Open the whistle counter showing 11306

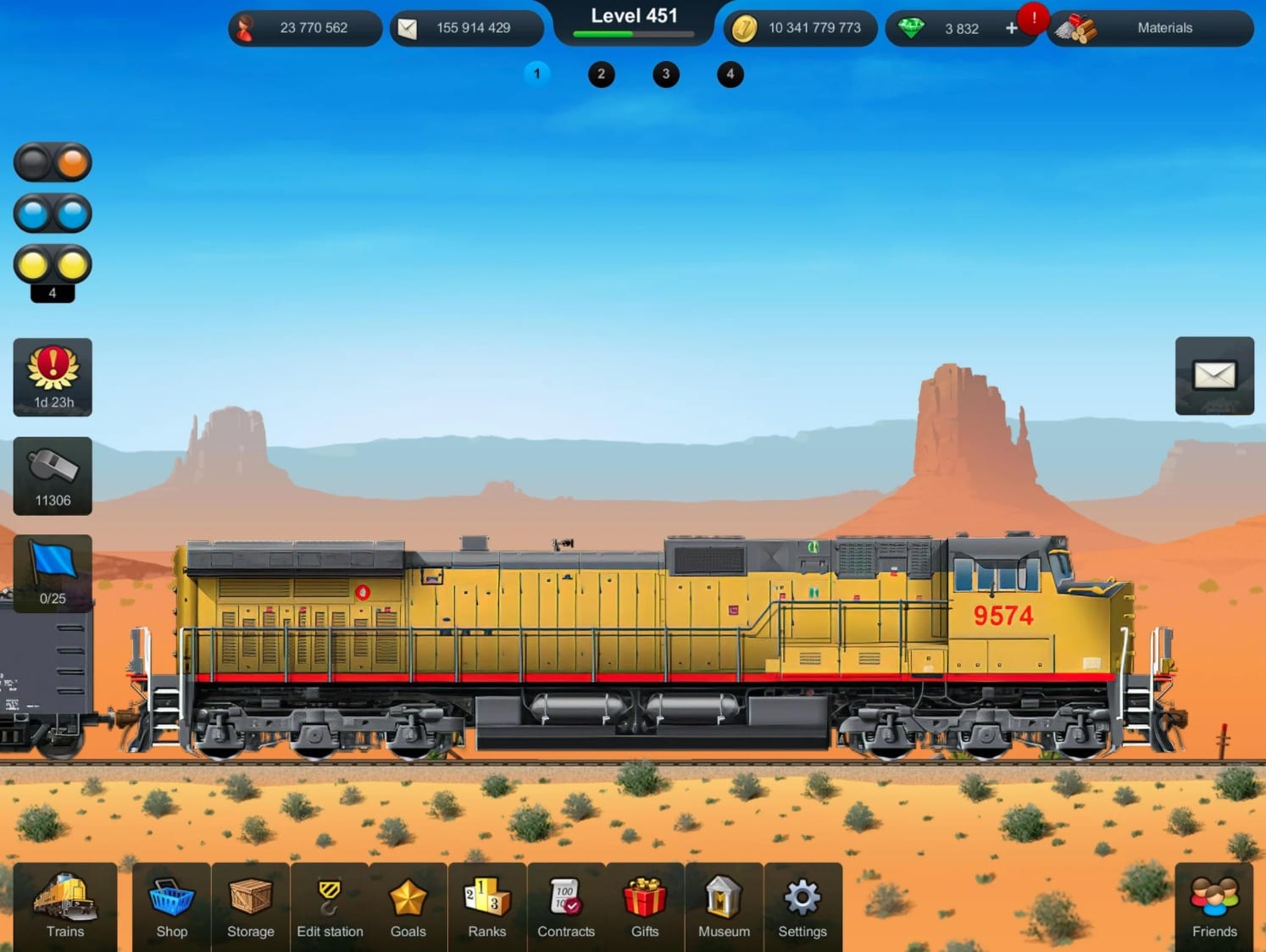tap(52, 475)
